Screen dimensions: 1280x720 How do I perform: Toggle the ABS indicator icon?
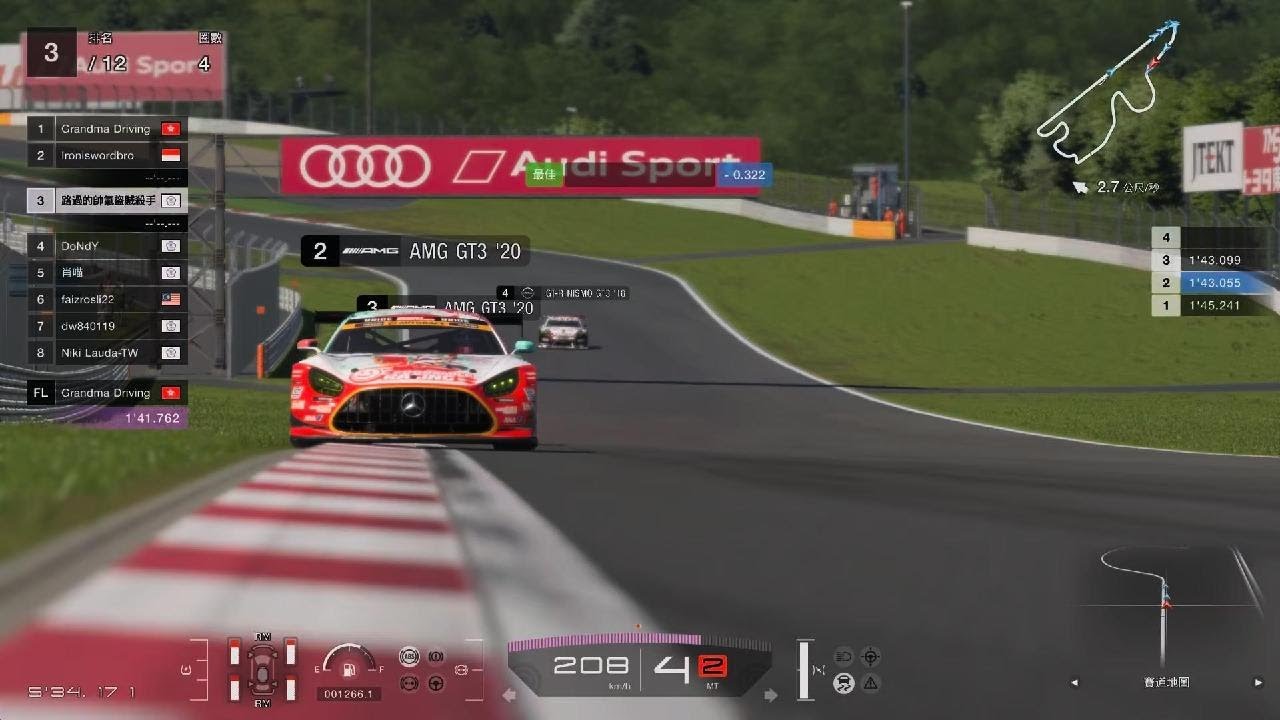408,656
